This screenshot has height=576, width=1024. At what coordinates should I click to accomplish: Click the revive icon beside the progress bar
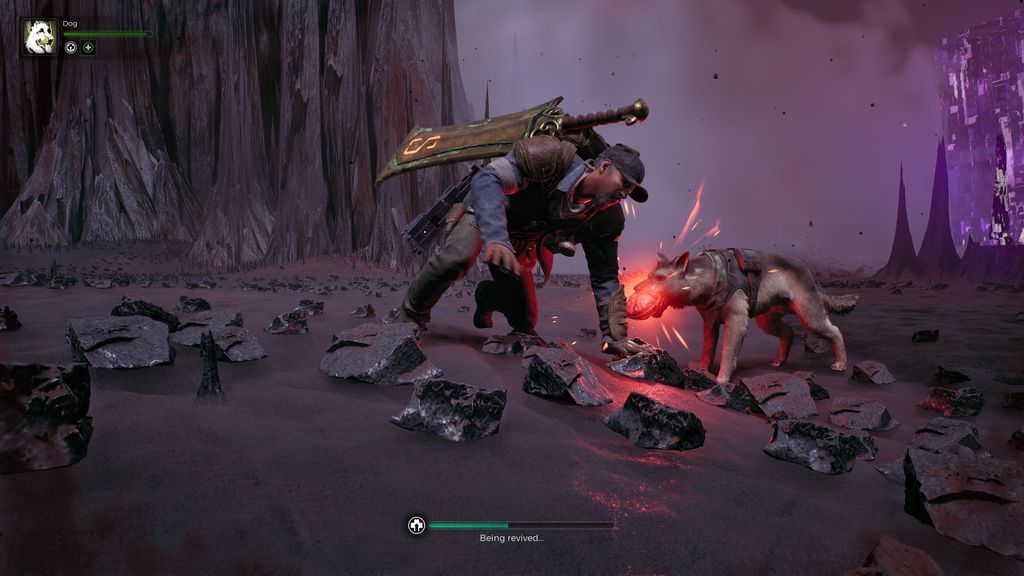pyautogui.click(x=416, y=525)
